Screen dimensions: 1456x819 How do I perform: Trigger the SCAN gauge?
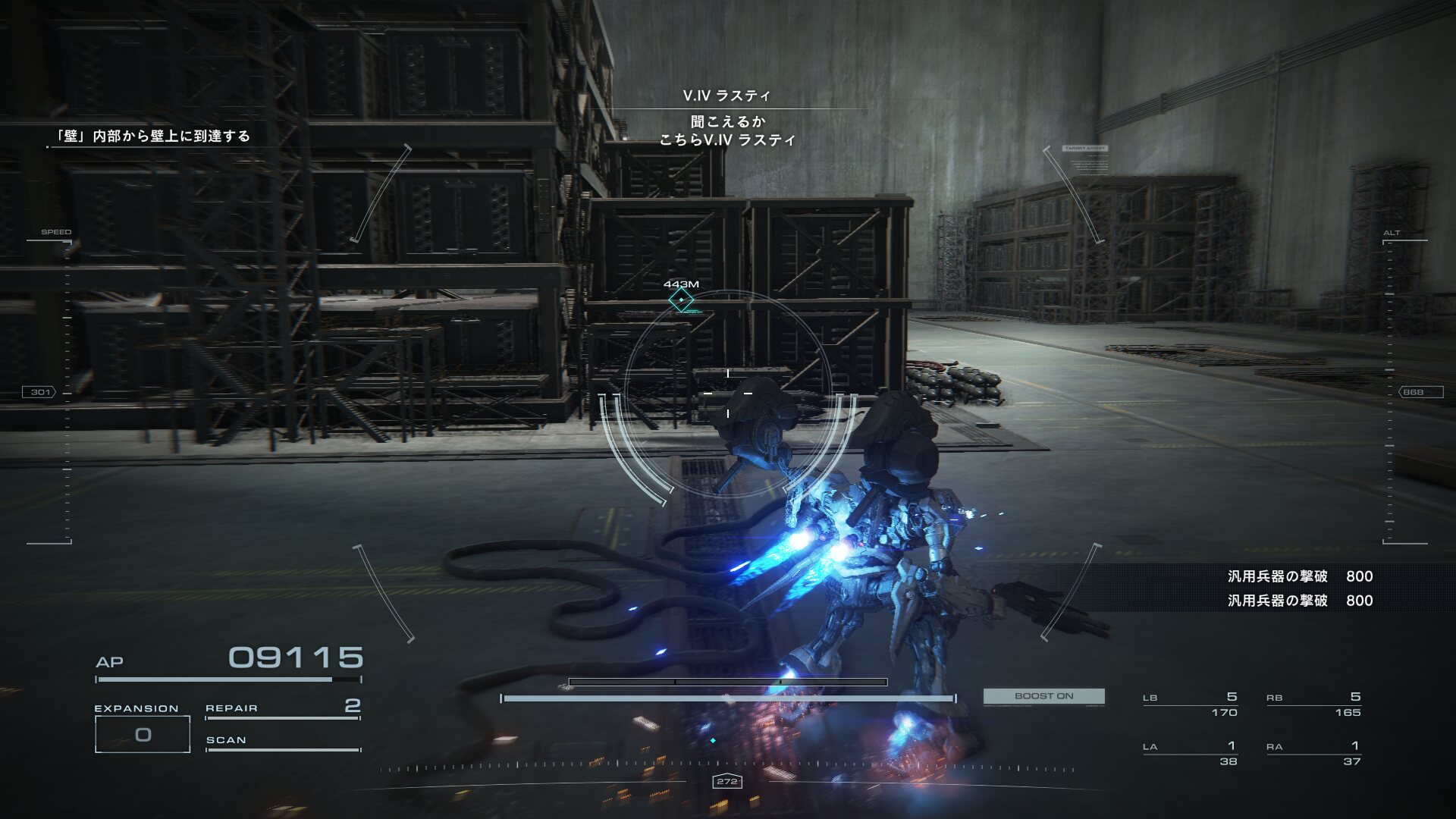coord(282,742)
